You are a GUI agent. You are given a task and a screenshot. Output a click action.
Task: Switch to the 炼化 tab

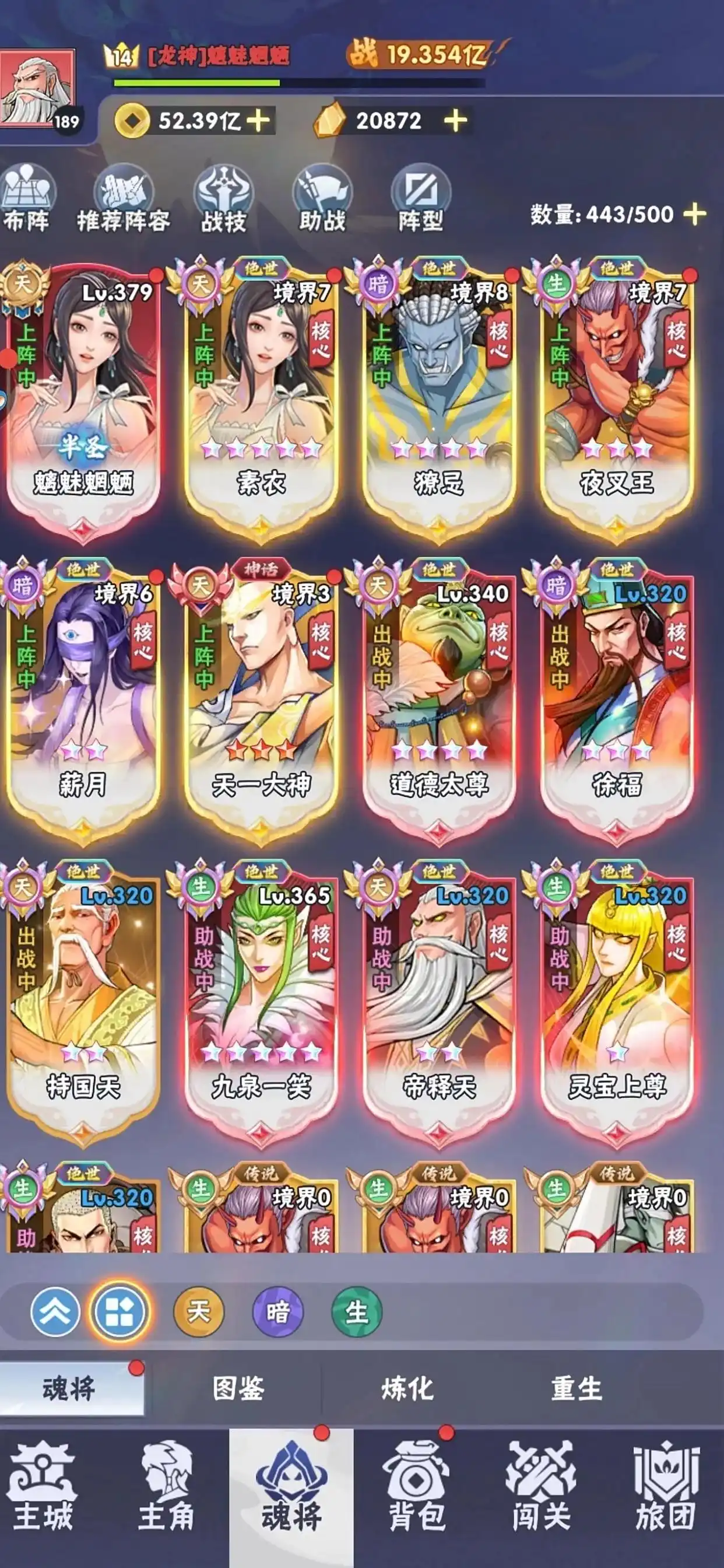point(407,1389)
